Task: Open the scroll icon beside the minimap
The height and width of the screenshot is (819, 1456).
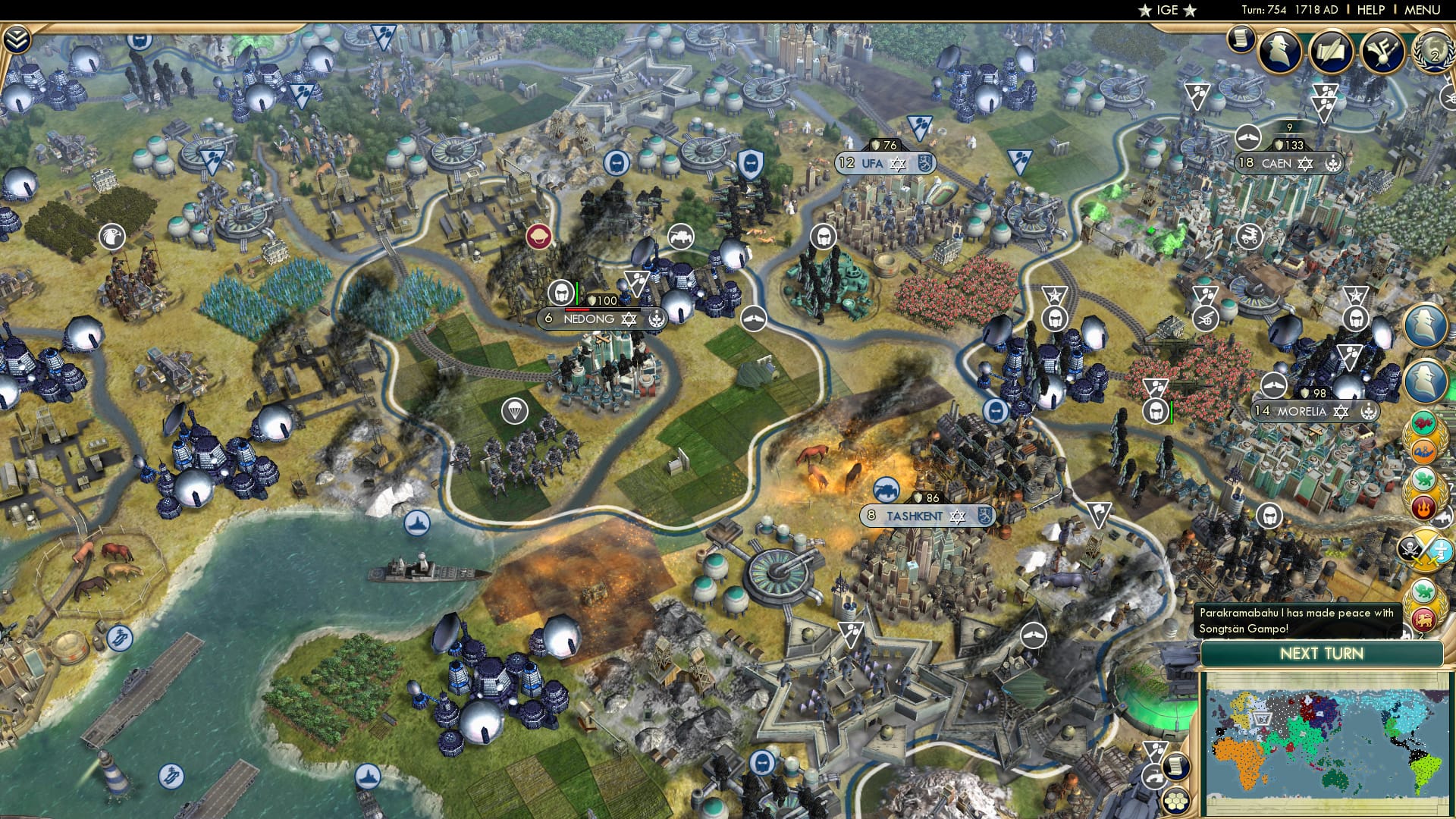Action: [1177, 767]
